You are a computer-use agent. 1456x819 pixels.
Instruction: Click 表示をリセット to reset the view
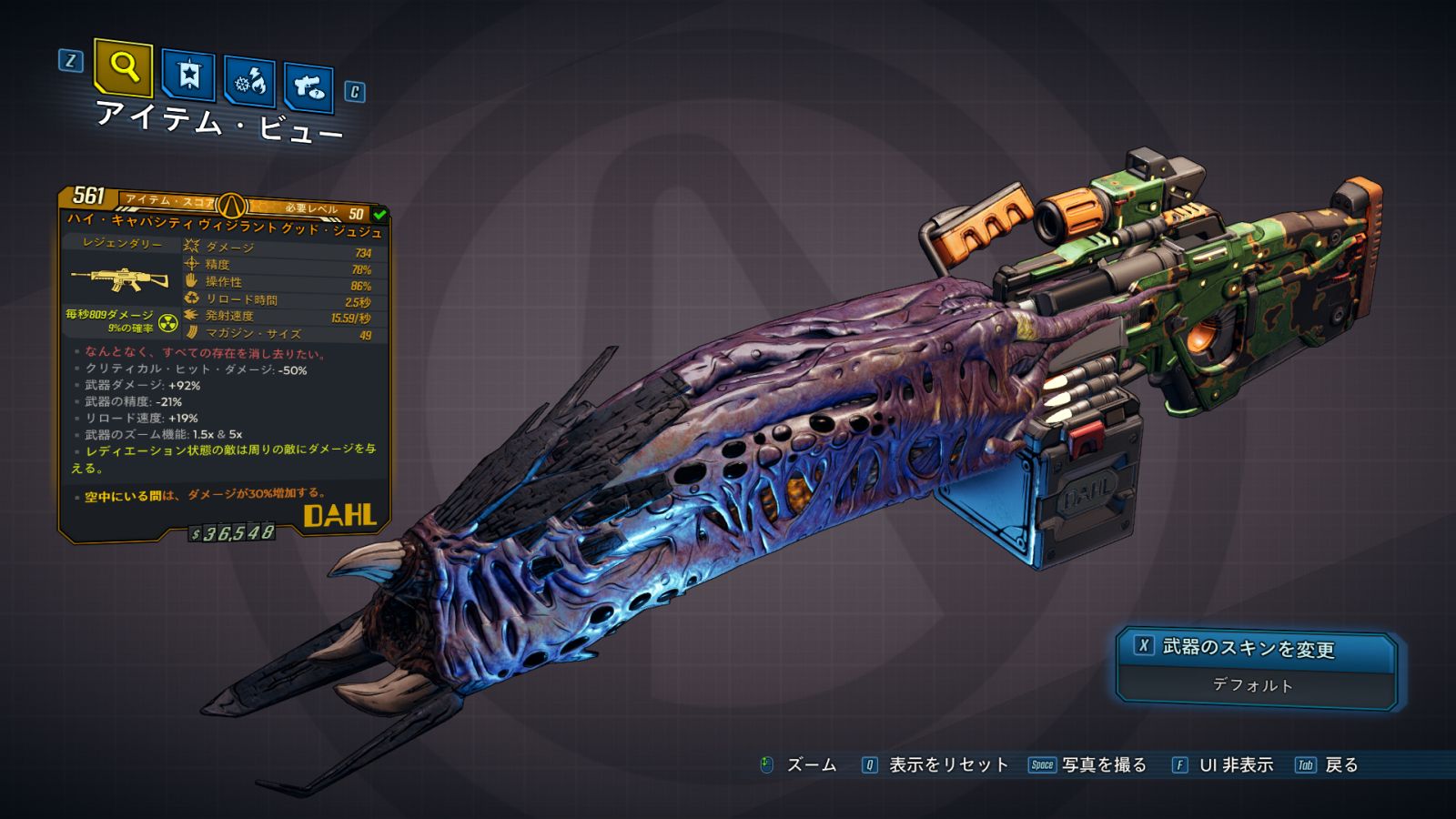947,765
